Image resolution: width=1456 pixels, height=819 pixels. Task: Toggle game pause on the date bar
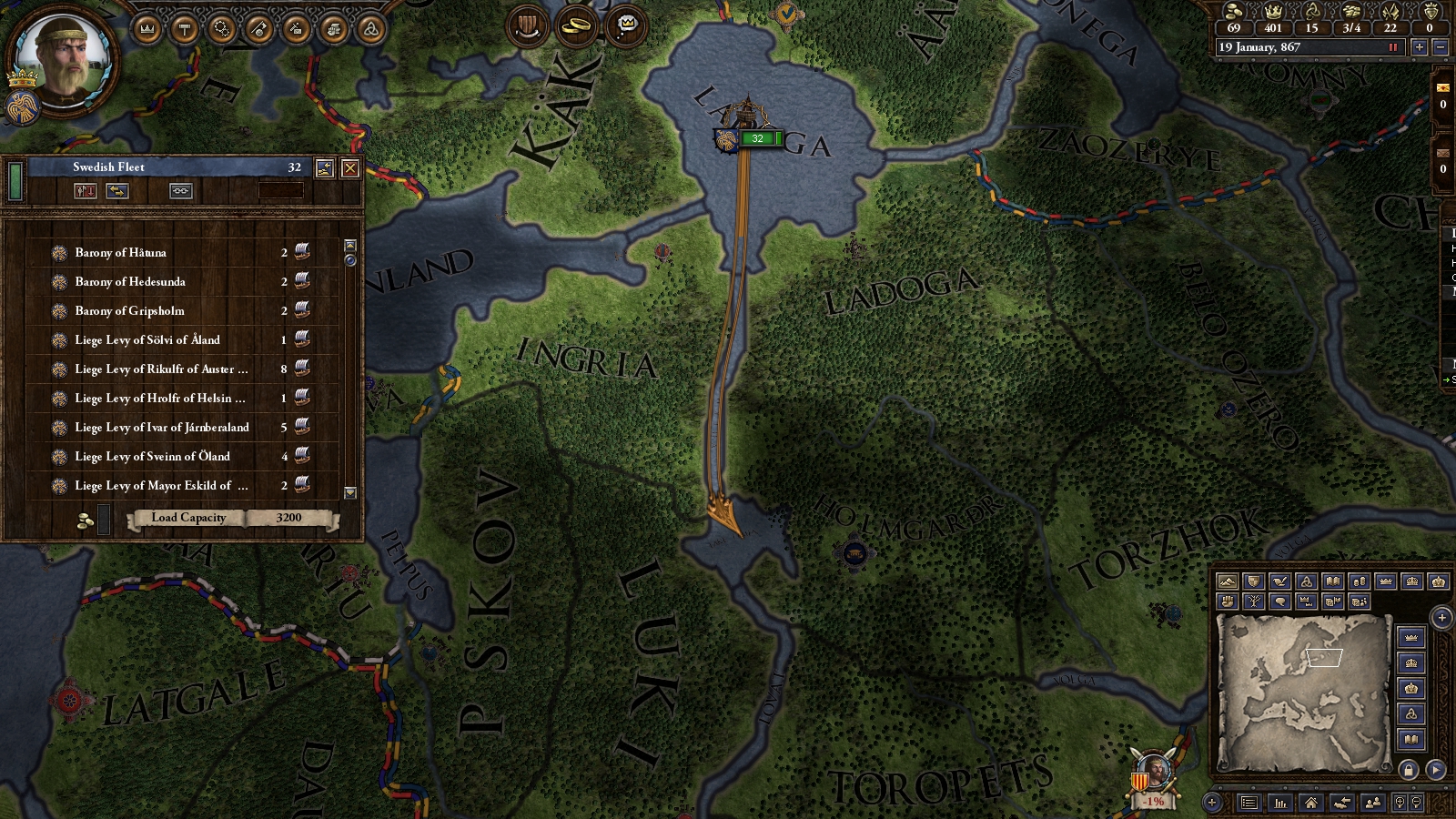tap(1392, 47)
